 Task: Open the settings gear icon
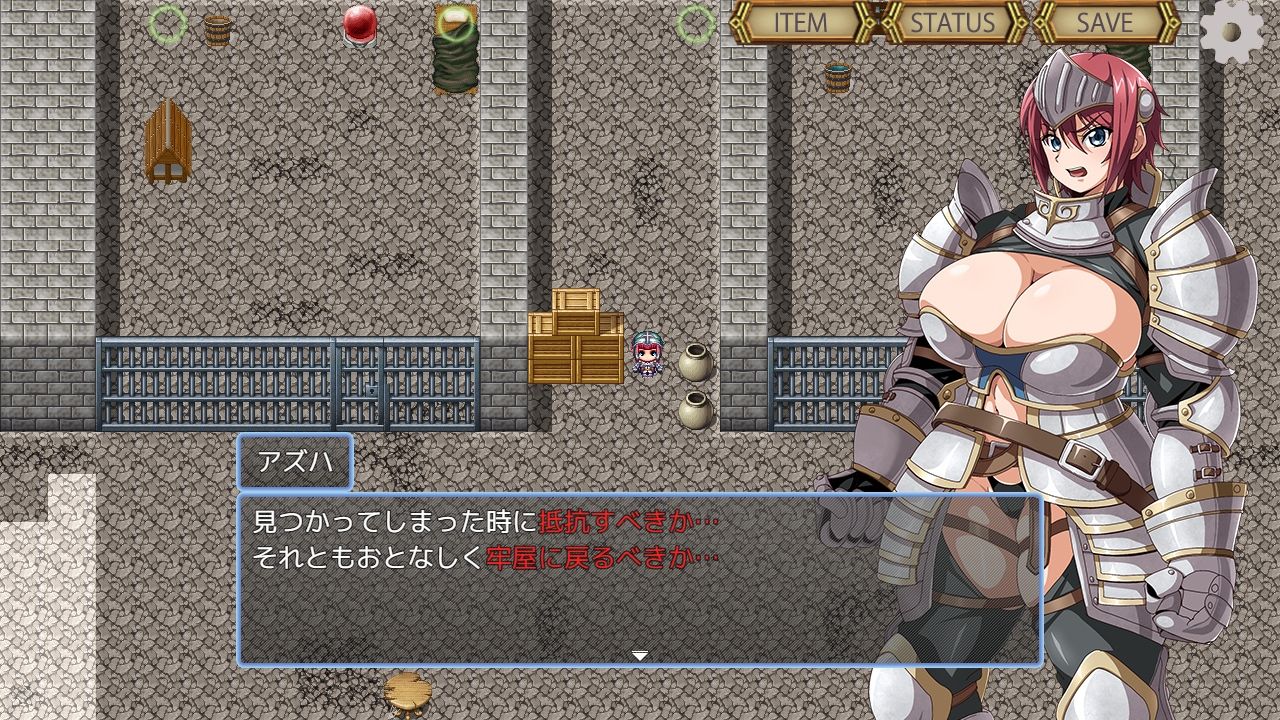pyautogui.click(x=1232, y=33)
